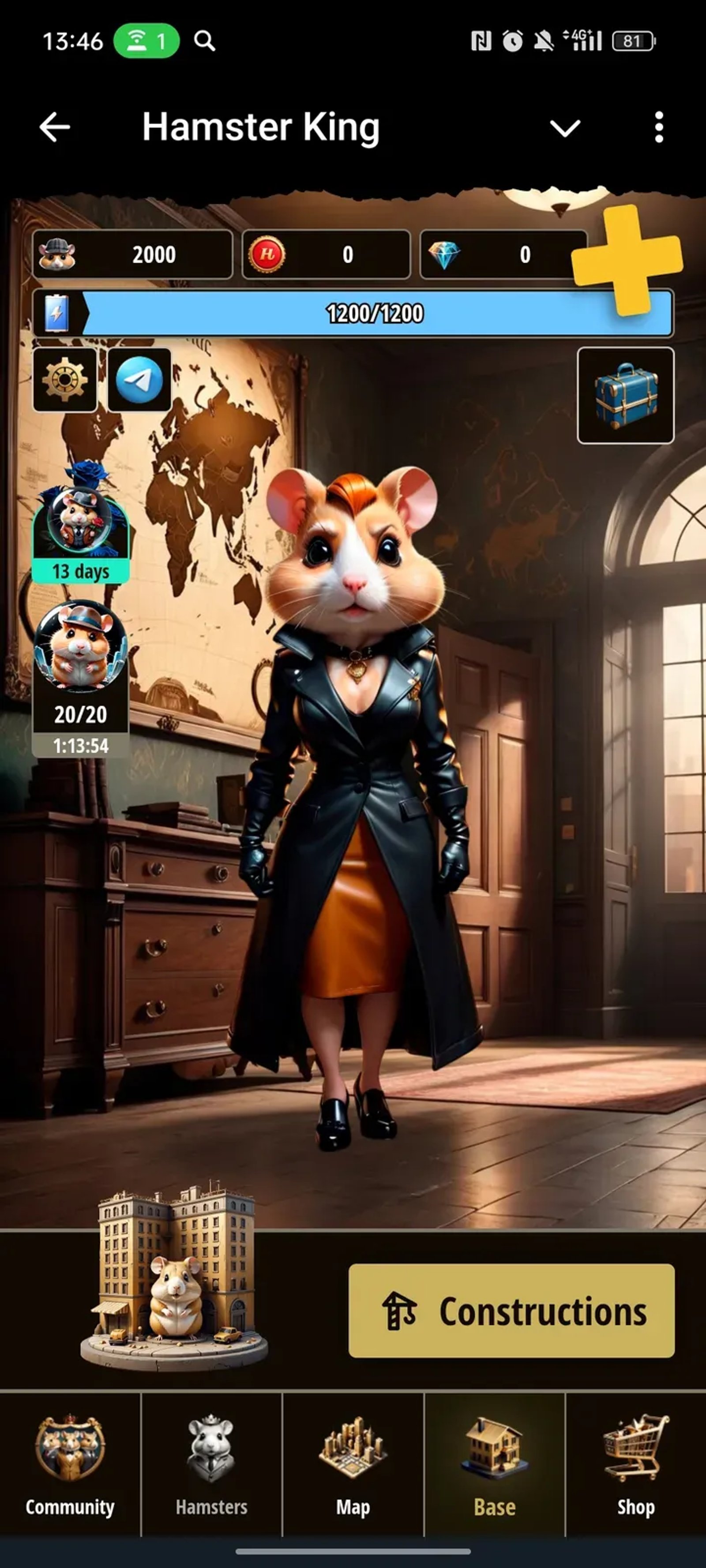Collapse the Hamster King header chevron
Image resolution: width=706 pixels, height=1568 pixels.
pyautogui.click(x=564, y=127)
